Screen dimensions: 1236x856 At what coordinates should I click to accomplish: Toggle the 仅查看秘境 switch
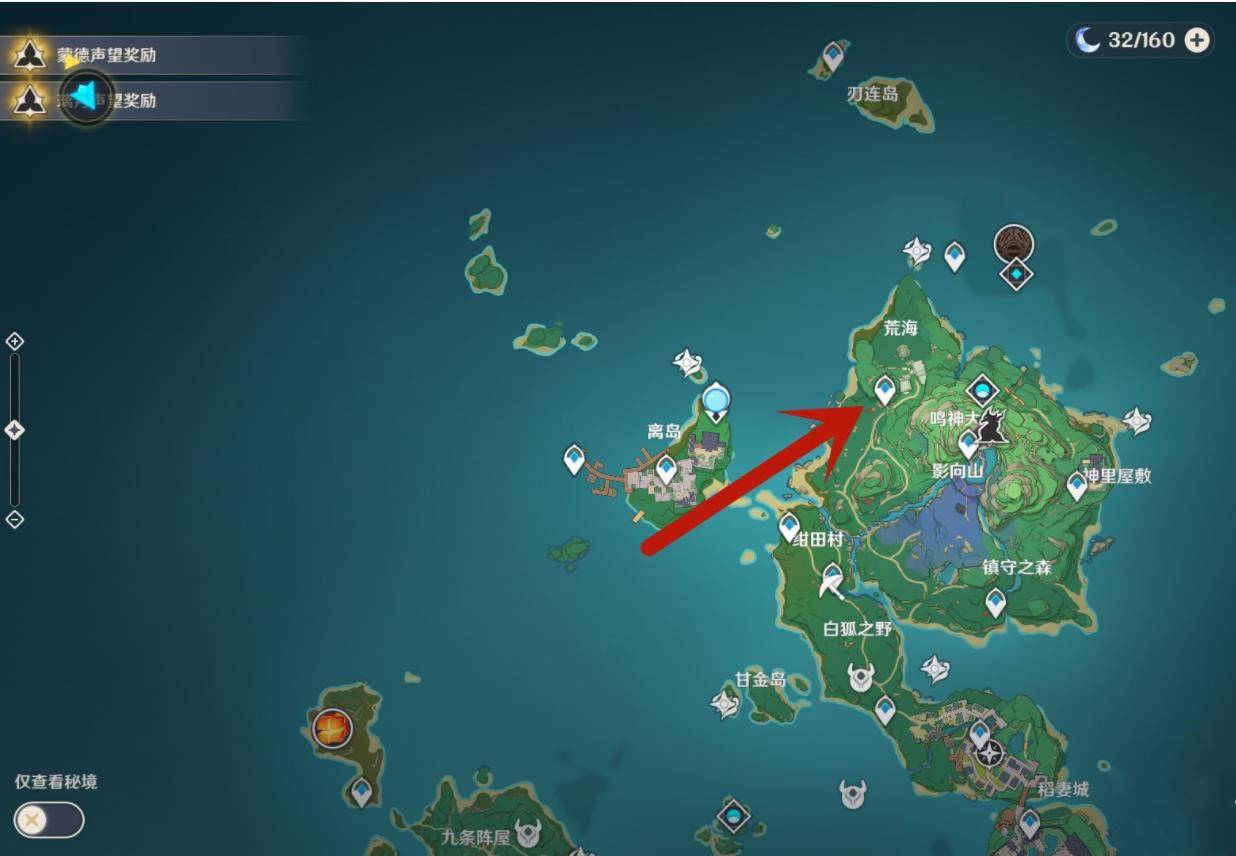click(49, 820)
